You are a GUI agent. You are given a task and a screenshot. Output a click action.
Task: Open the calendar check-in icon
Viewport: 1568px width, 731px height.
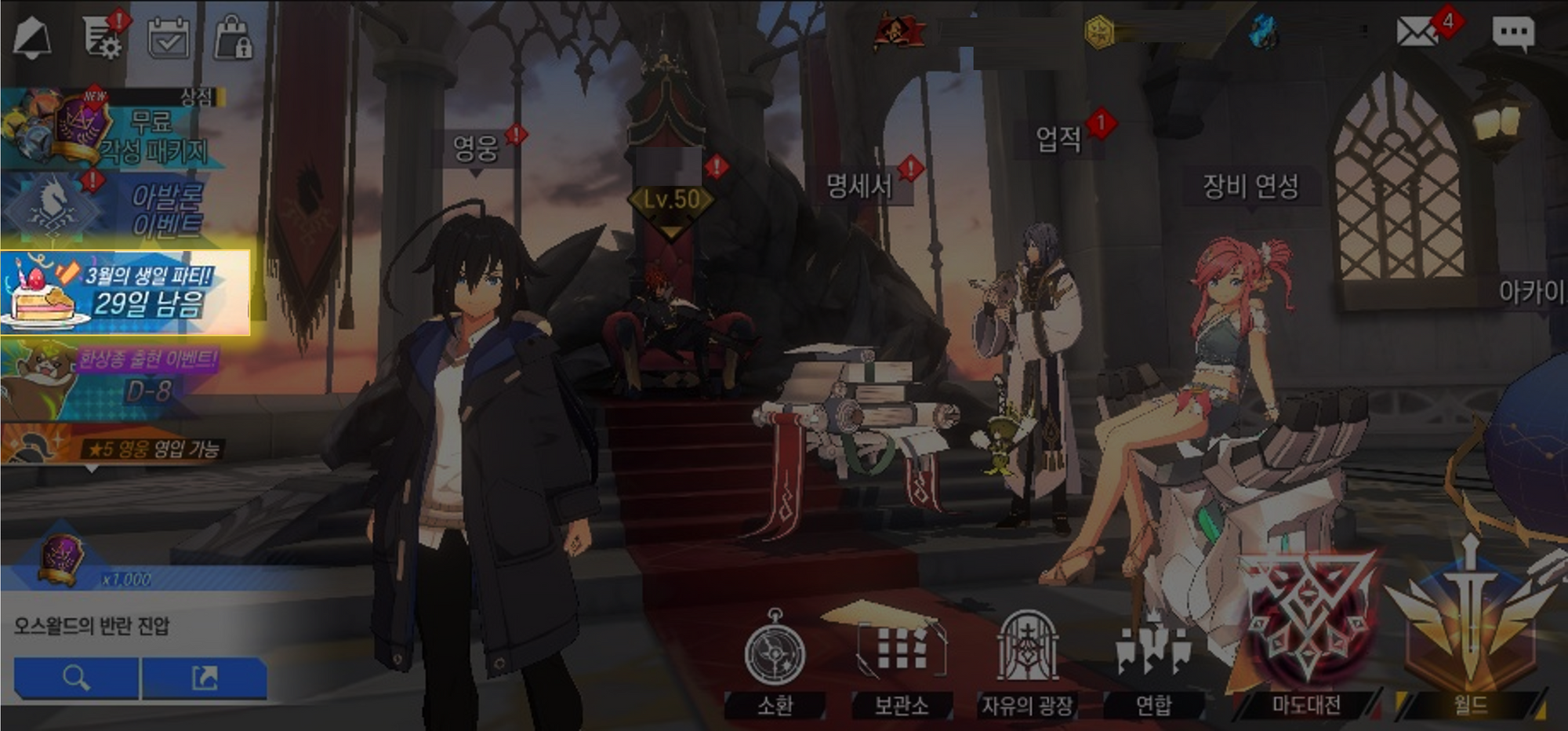pyautogui.click(x=169, y=38)
